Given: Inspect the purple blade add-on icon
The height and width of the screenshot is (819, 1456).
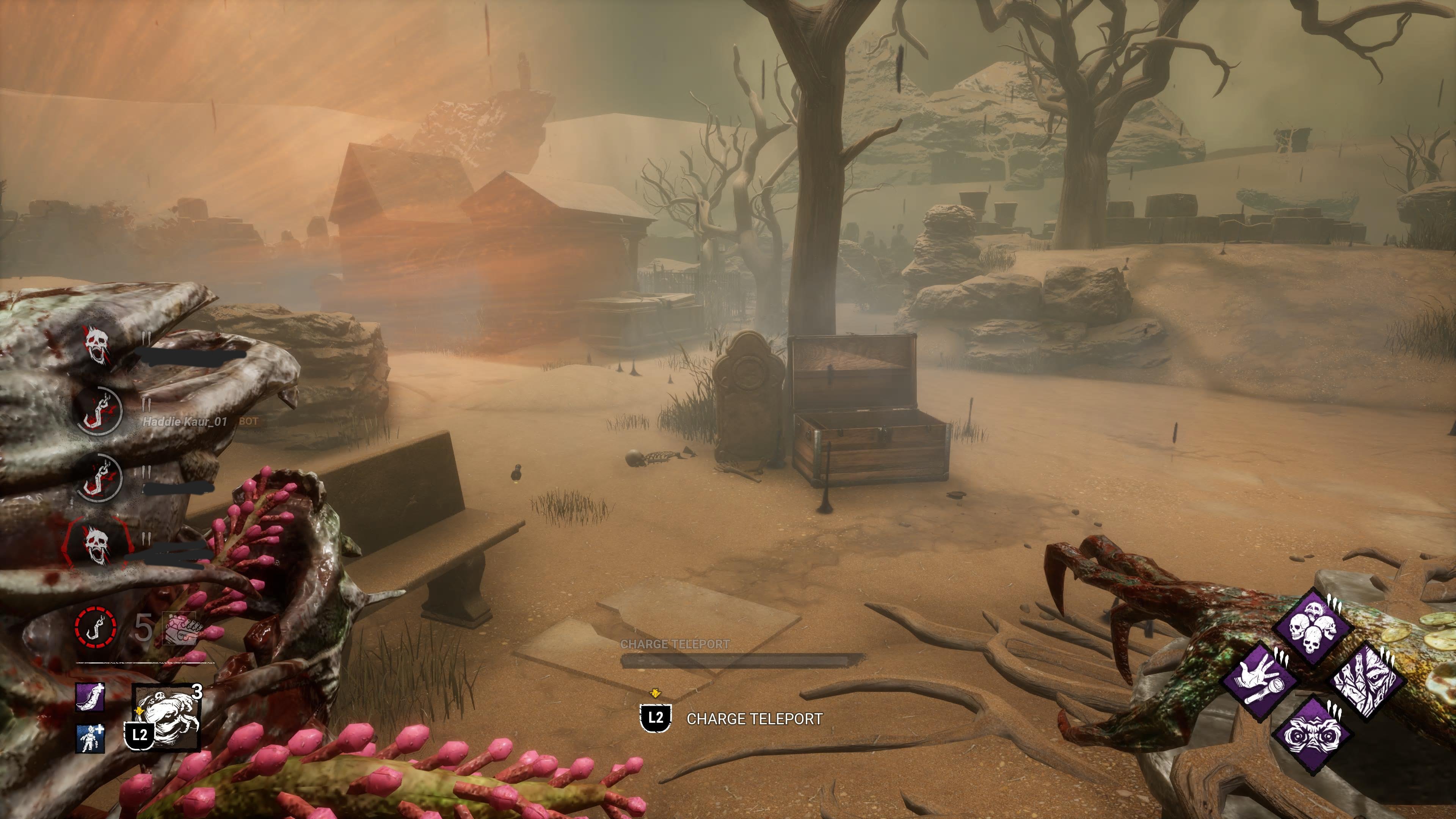Looking at the screenshot, I should [91, 697].
